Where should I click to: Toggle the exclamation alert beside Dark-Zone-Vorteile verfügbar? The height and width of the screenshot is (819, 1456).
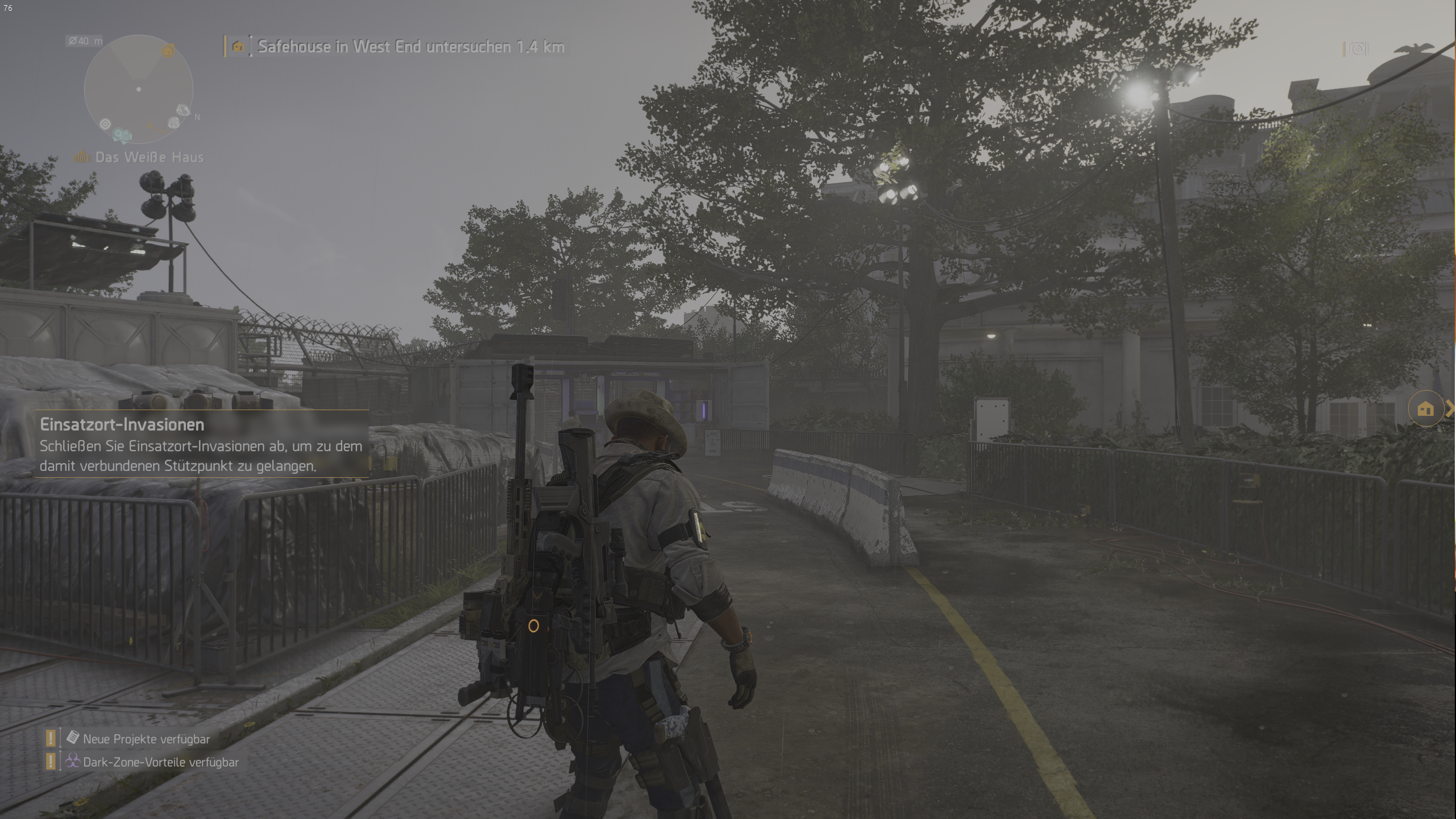pos(51,761)
